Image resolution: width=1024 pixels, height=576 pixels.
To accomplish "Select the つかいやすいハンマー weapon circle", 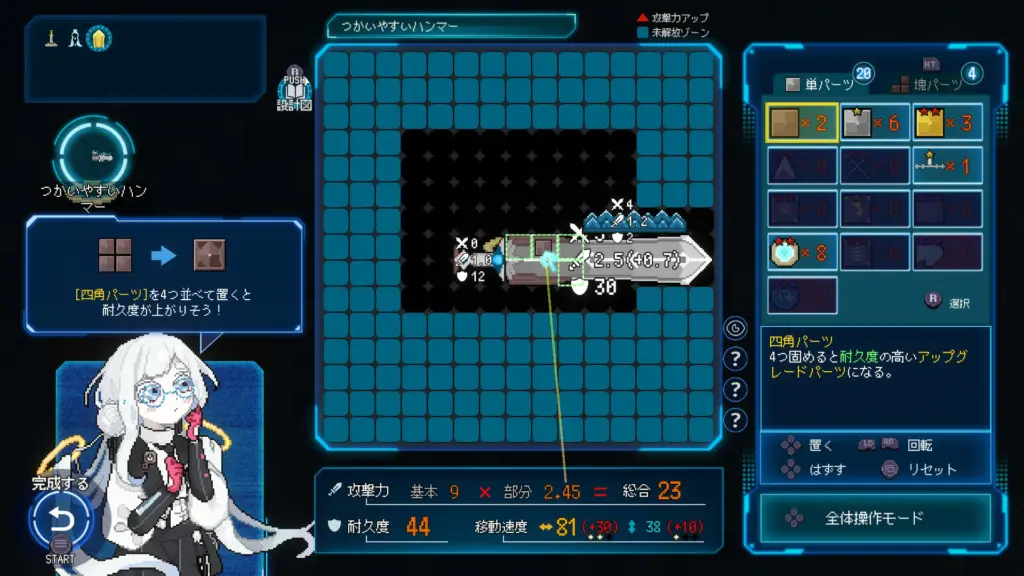I will [93, 153].
